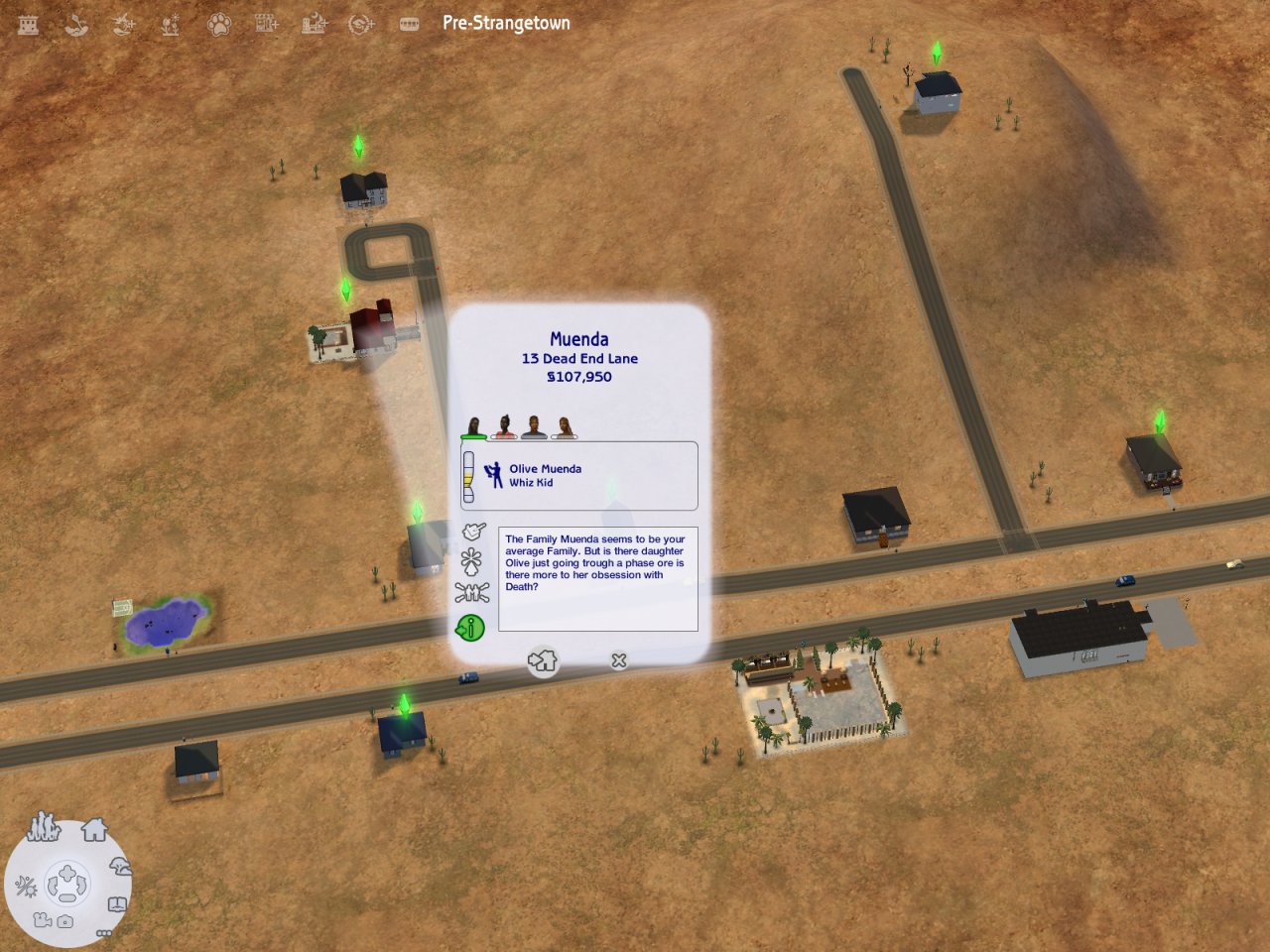
Task: Open the paw print pets icon
Action: pos(218,24)
